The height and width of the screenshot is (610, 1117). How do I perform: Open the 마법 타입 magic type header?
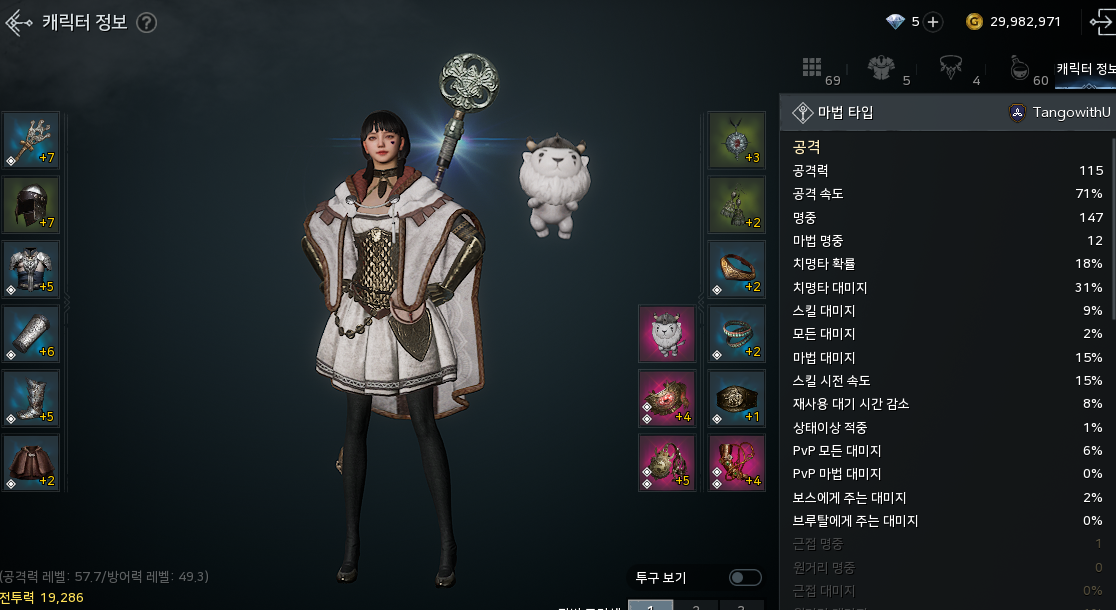[x=845, y=112]
